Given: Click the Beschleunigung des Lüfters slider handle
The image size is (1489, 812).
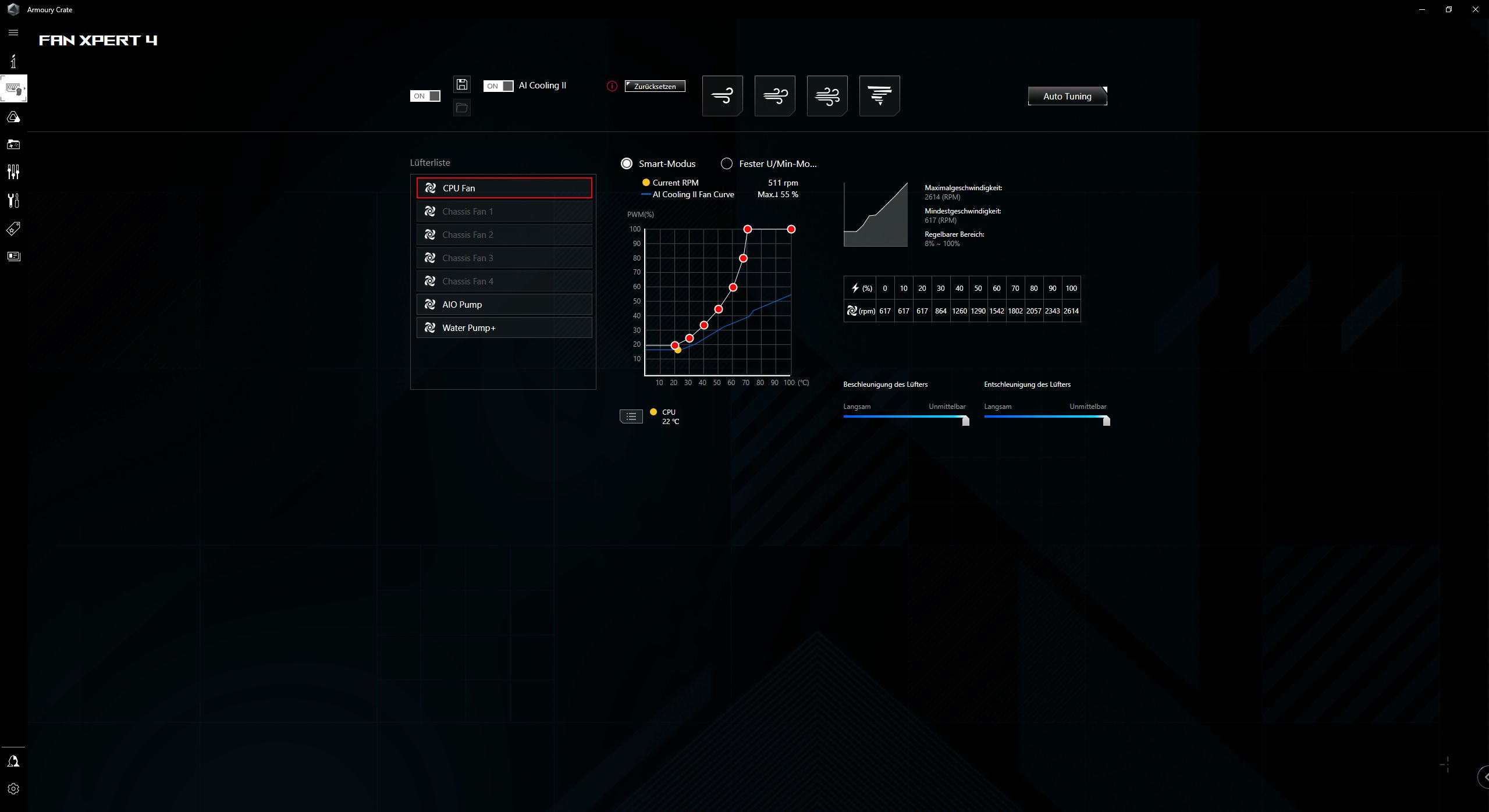Looking at the screenshot, I should pos(965,421).
